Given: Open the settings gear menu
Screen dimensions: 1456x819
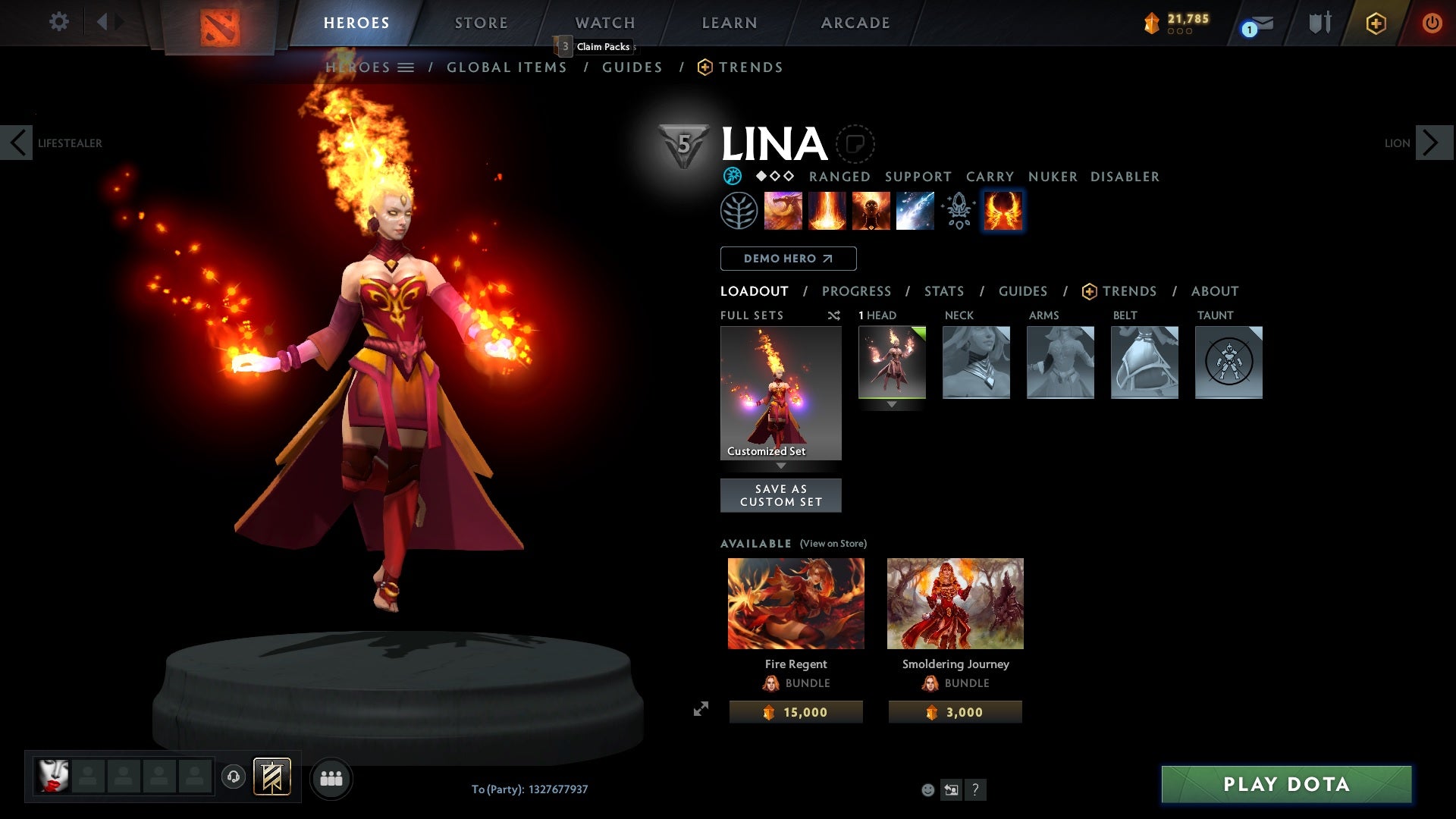Looking at the screenshot, I should tap(59, 21).
